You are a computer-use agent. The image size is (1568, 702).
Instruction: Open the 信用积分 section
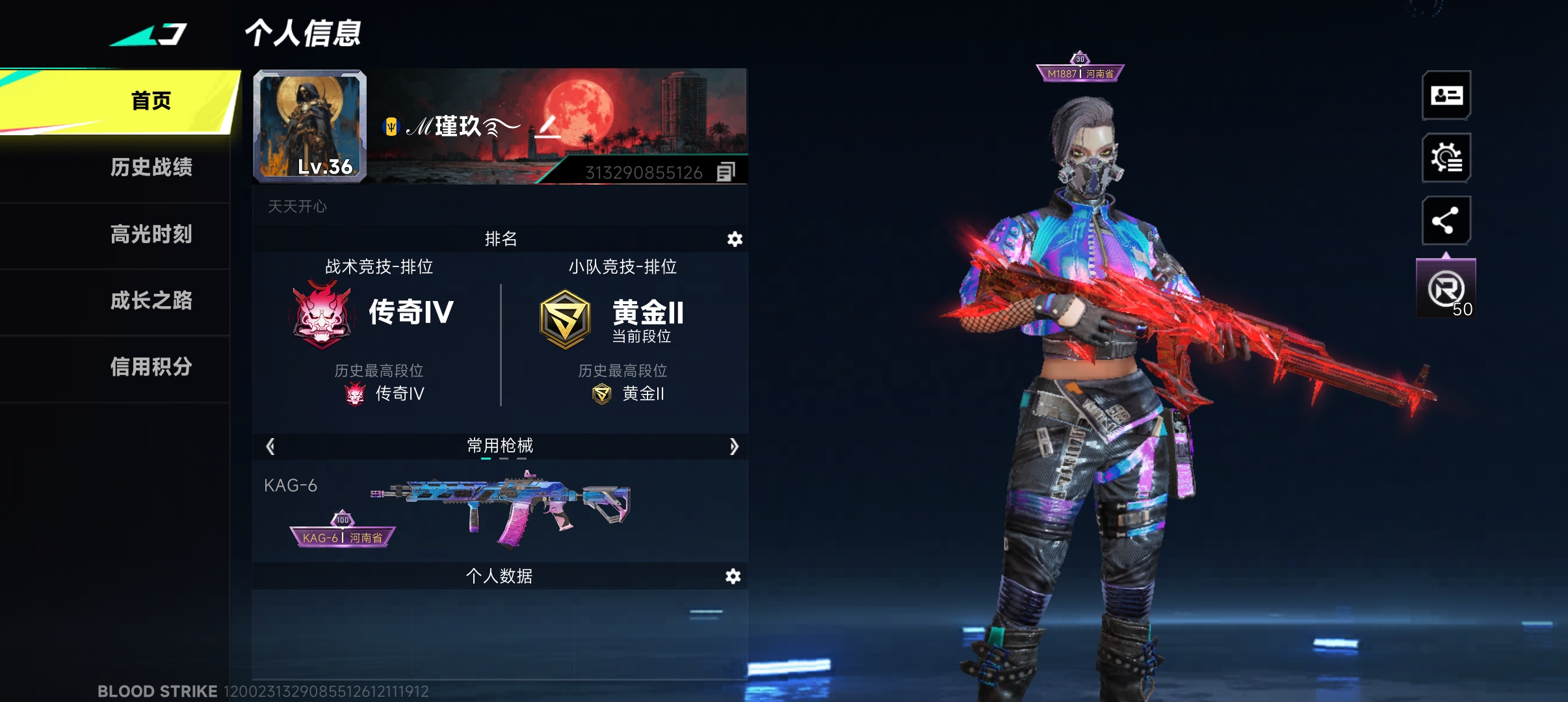(x=152, y=367)
